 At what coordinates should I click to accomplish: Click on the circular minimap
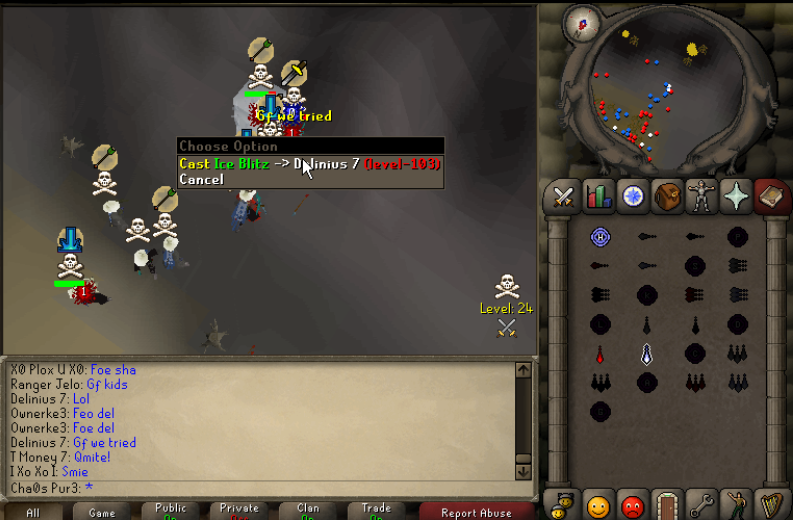[657, 96]
